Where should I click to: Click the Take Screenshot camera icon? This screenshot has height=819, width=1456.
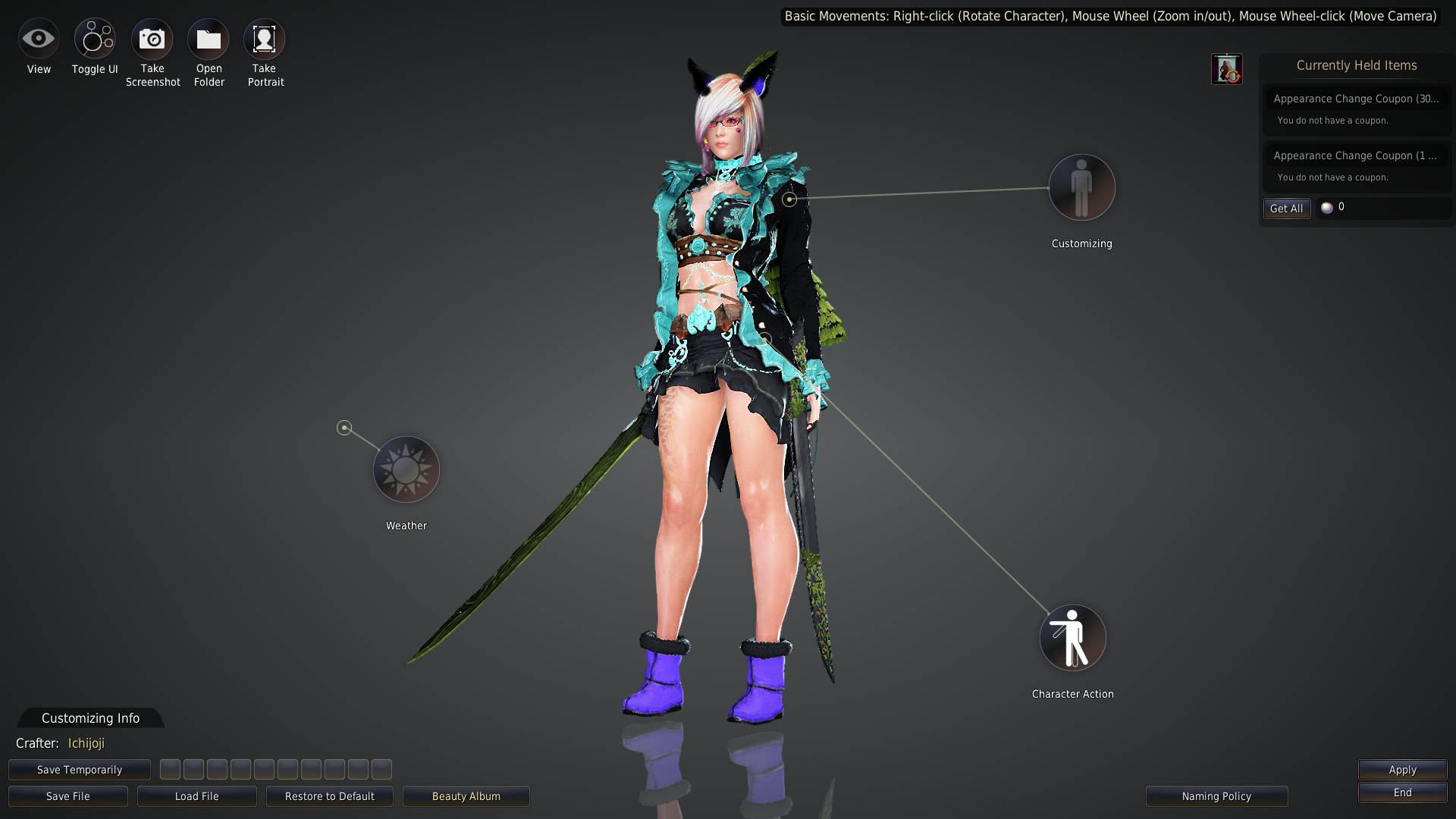point(152,38)
